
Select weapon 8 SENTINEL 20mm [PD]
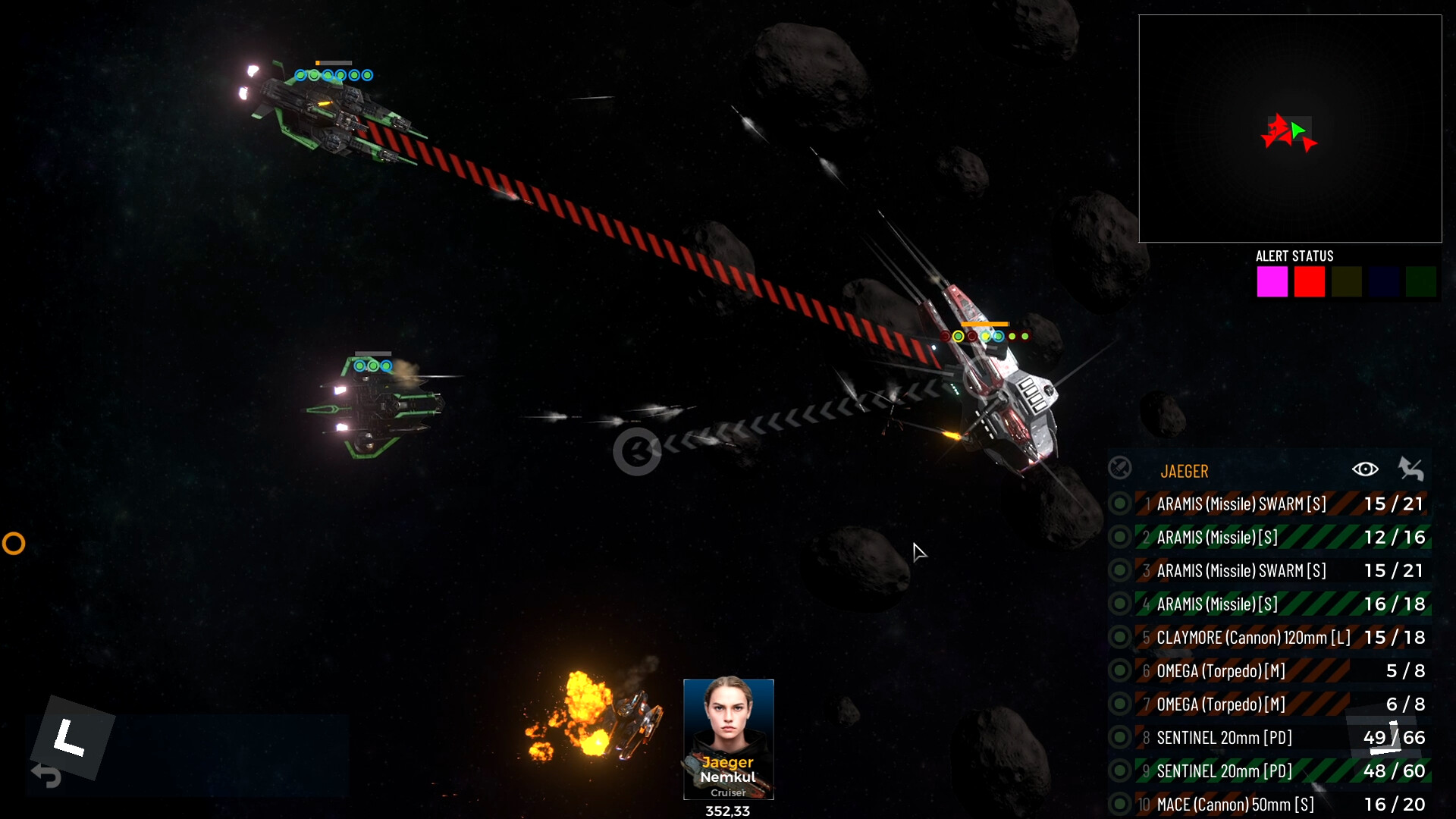point(1224,738)
